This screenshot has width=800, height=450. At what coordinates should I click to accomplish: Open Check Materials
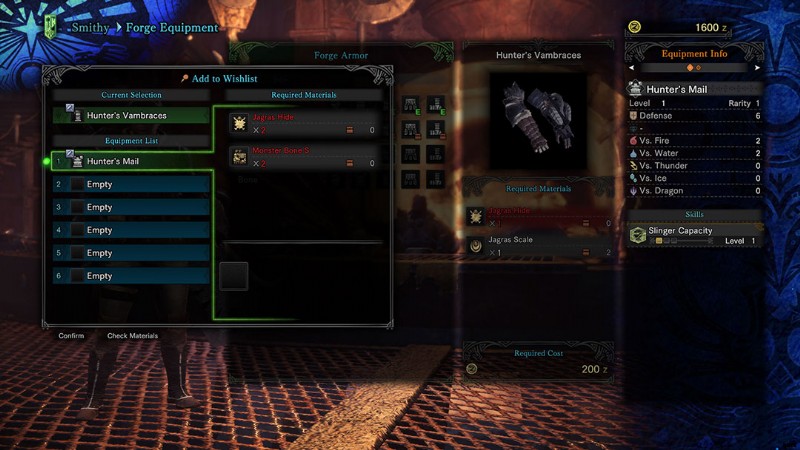click(132, 336)
